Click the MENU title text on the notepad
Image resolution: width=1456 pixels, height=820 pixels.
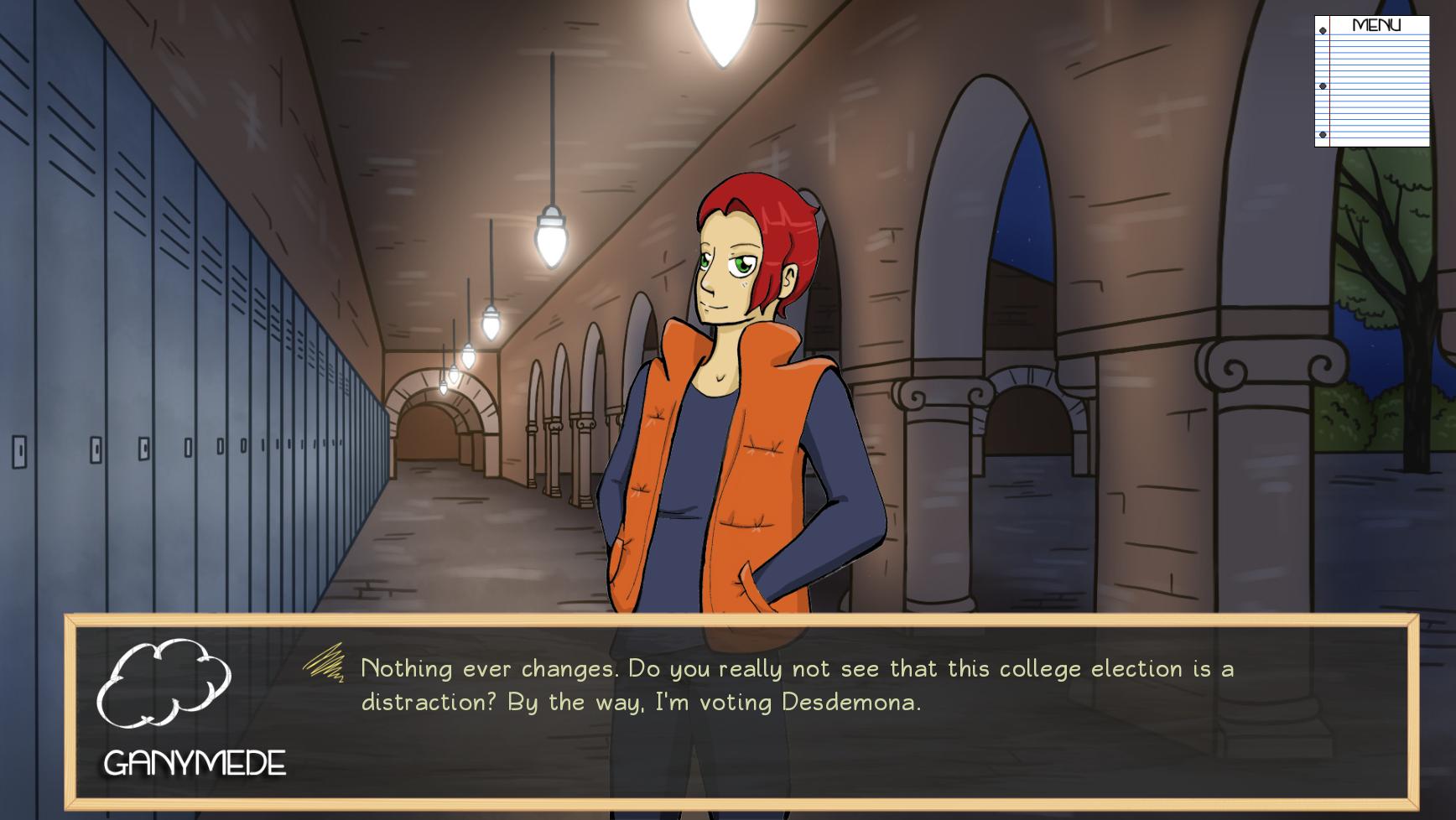1377,24
